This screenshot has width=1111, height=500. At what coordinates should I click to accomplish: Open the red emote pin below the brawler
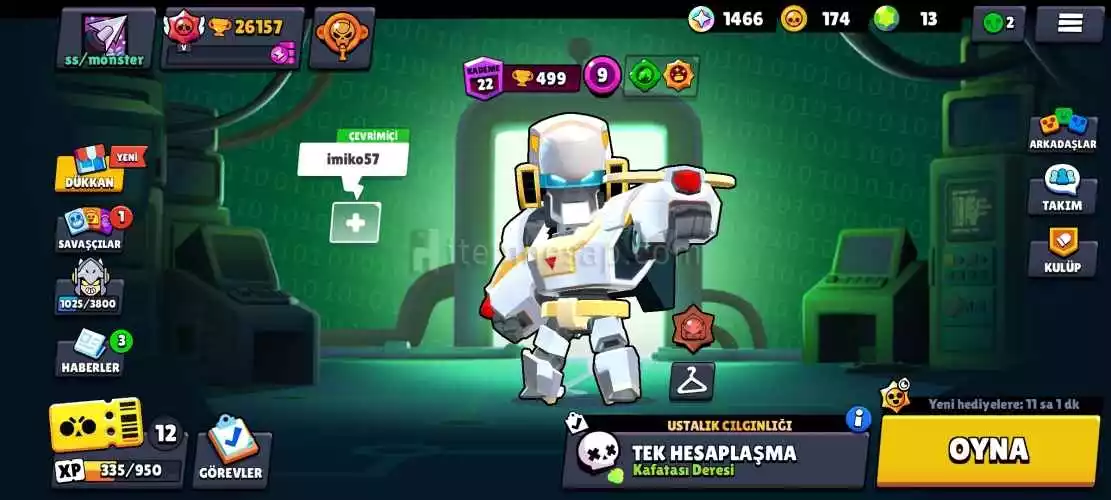point(692,329)
